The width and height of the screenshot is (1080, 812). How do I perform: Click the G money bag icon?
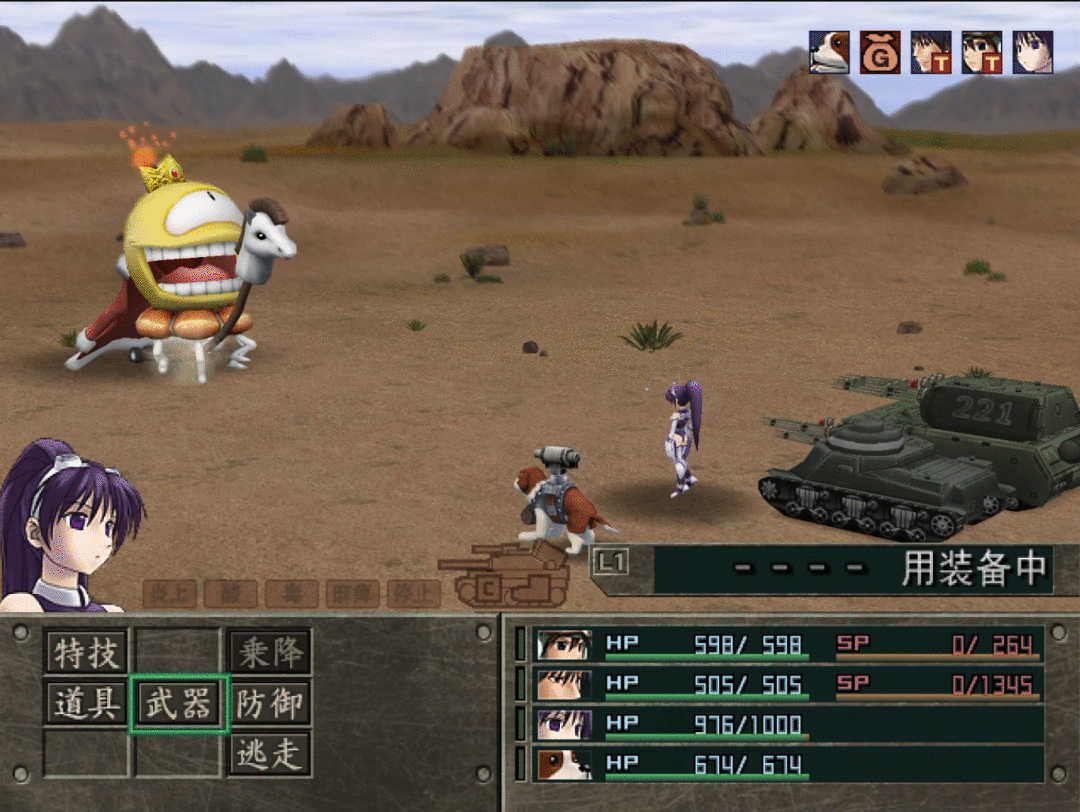click(880, 52)
